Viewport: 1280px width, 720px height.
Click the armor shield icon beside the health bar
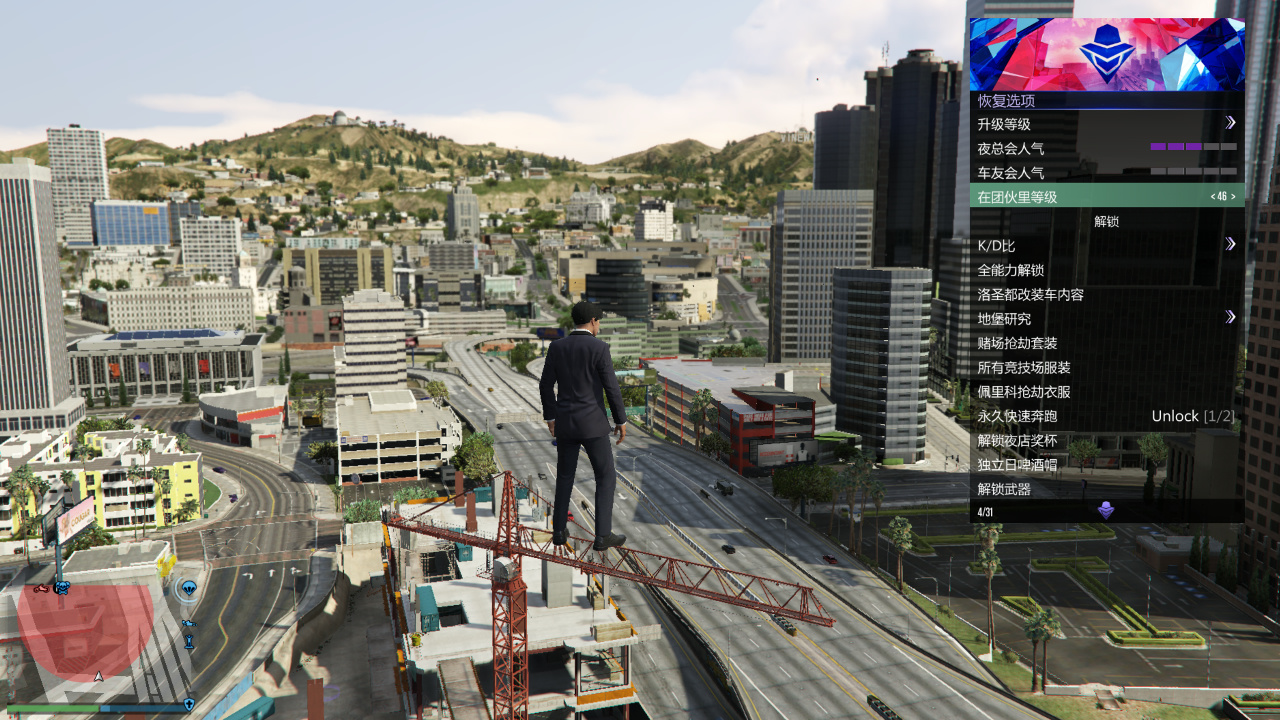point(189,704)
